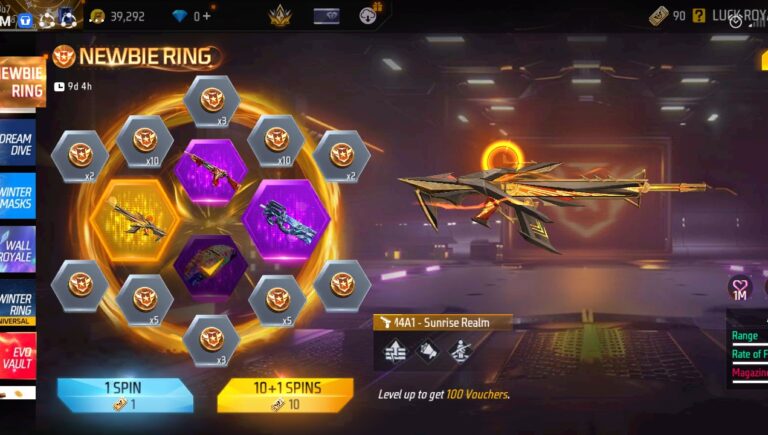Screen dimensions: 768x435
Task: Like the weapon with the heart icon
Action: click(x=739, y=288)
